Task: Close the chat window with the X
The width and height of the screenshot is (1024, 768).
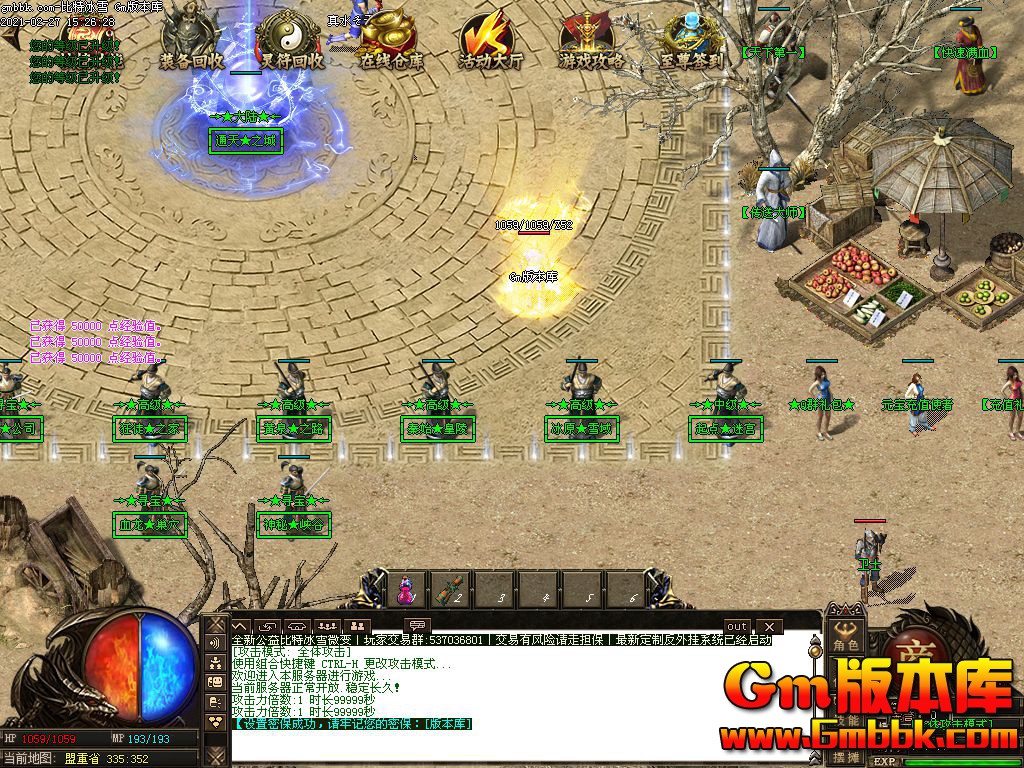Action: pos(768,627)
